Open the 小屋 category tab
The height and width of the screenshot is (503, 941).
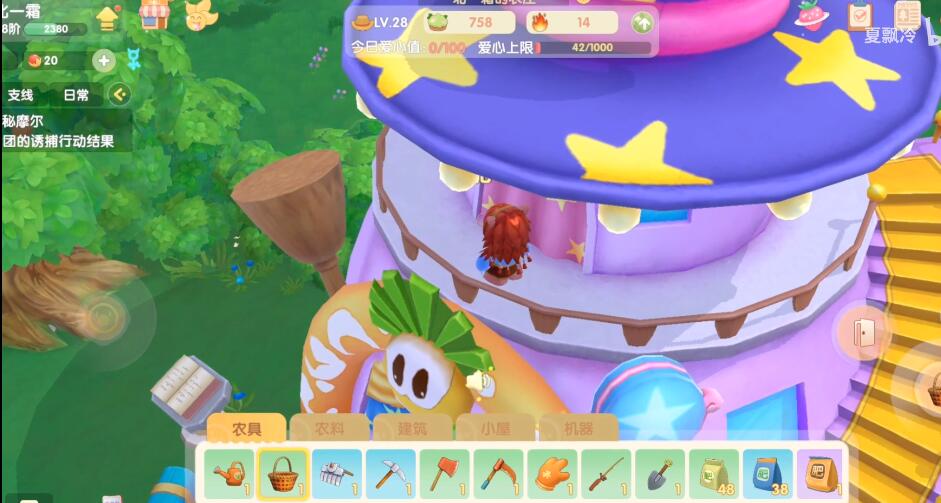click(495, 429)
